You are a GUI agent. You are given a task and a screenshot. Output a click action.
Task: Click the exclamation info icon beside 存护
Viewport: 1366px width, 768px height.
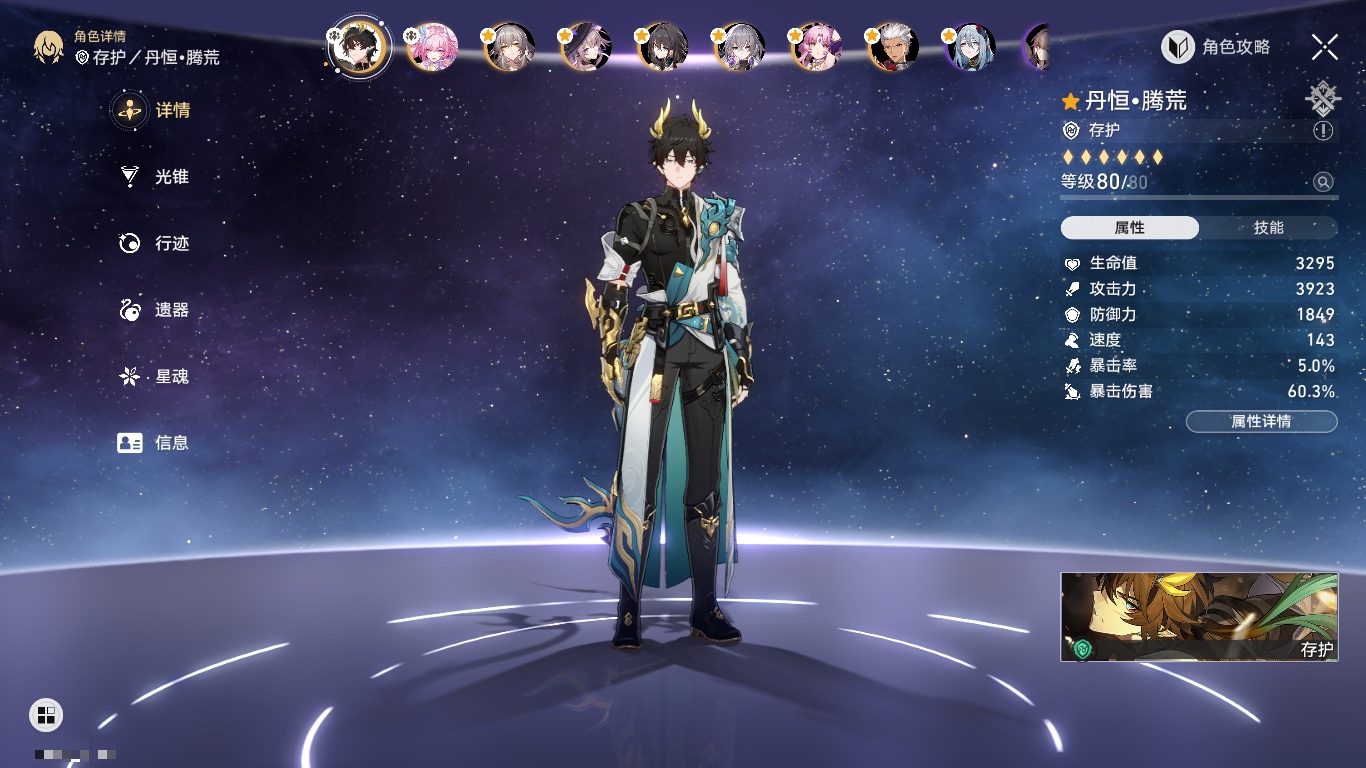coord(1323,131)
